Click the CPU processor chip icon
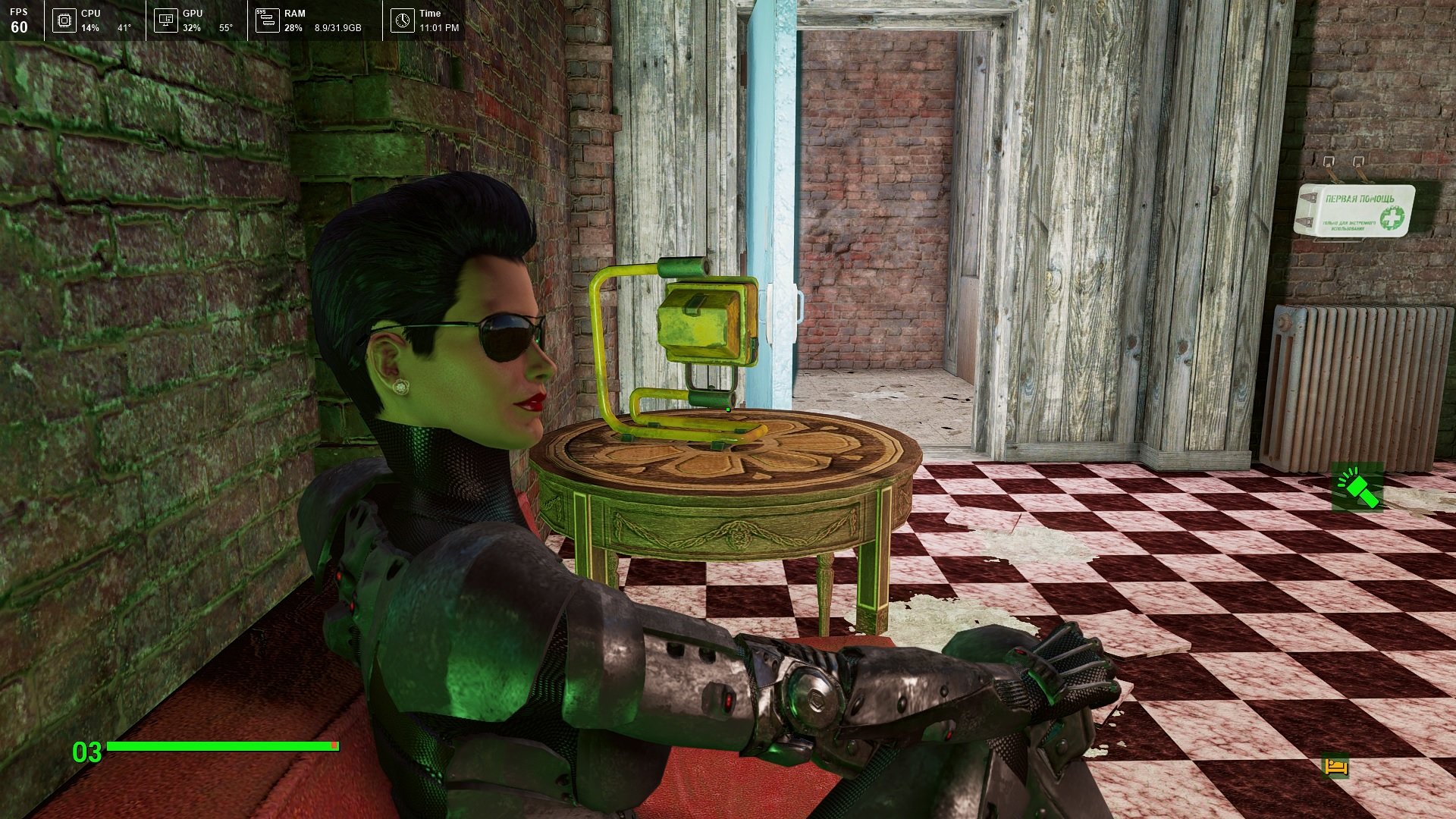The width and height of the screenshot is (1456, 819). pos(64,20)
